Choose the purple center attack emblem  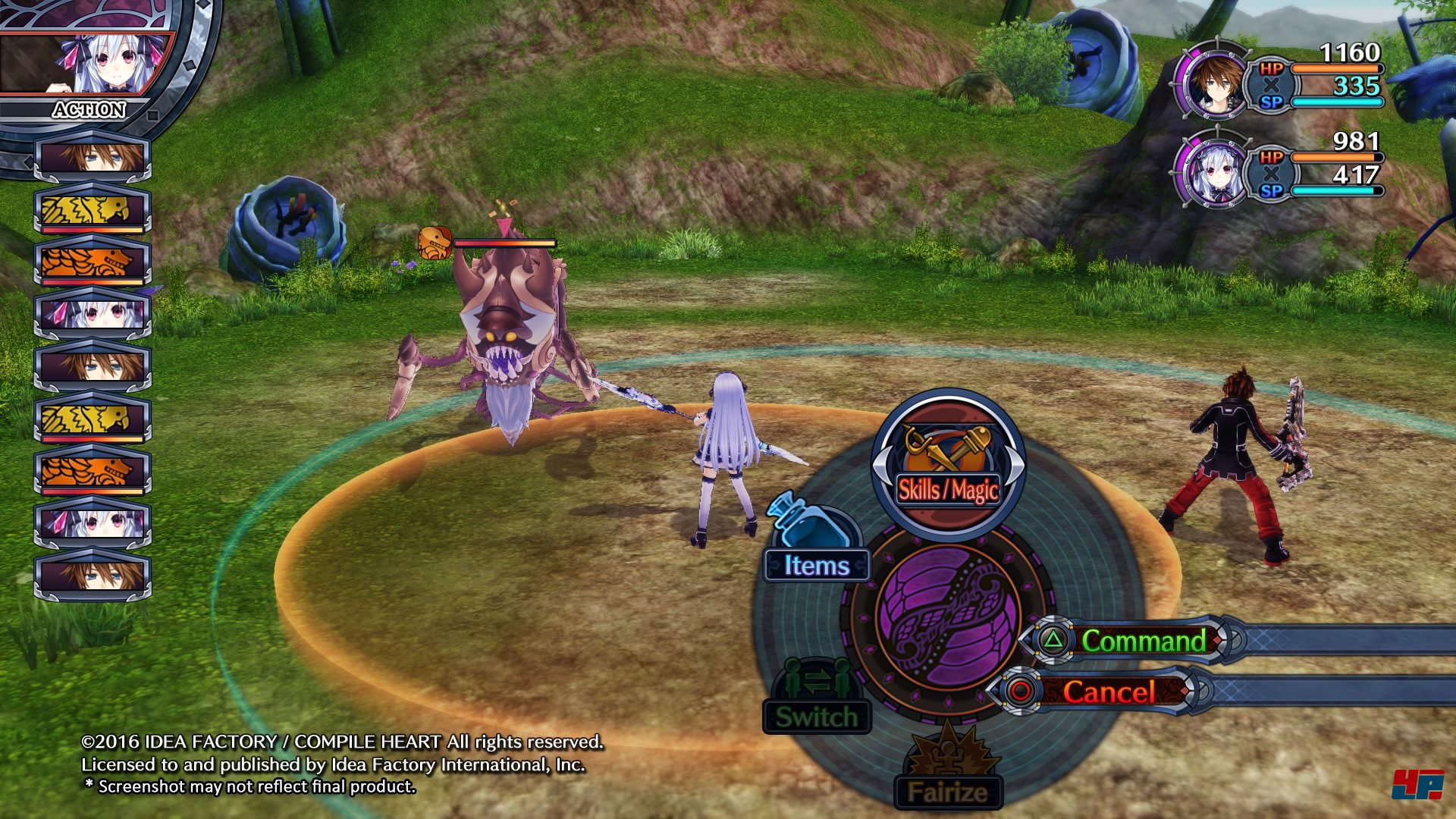tap(948, 619)
